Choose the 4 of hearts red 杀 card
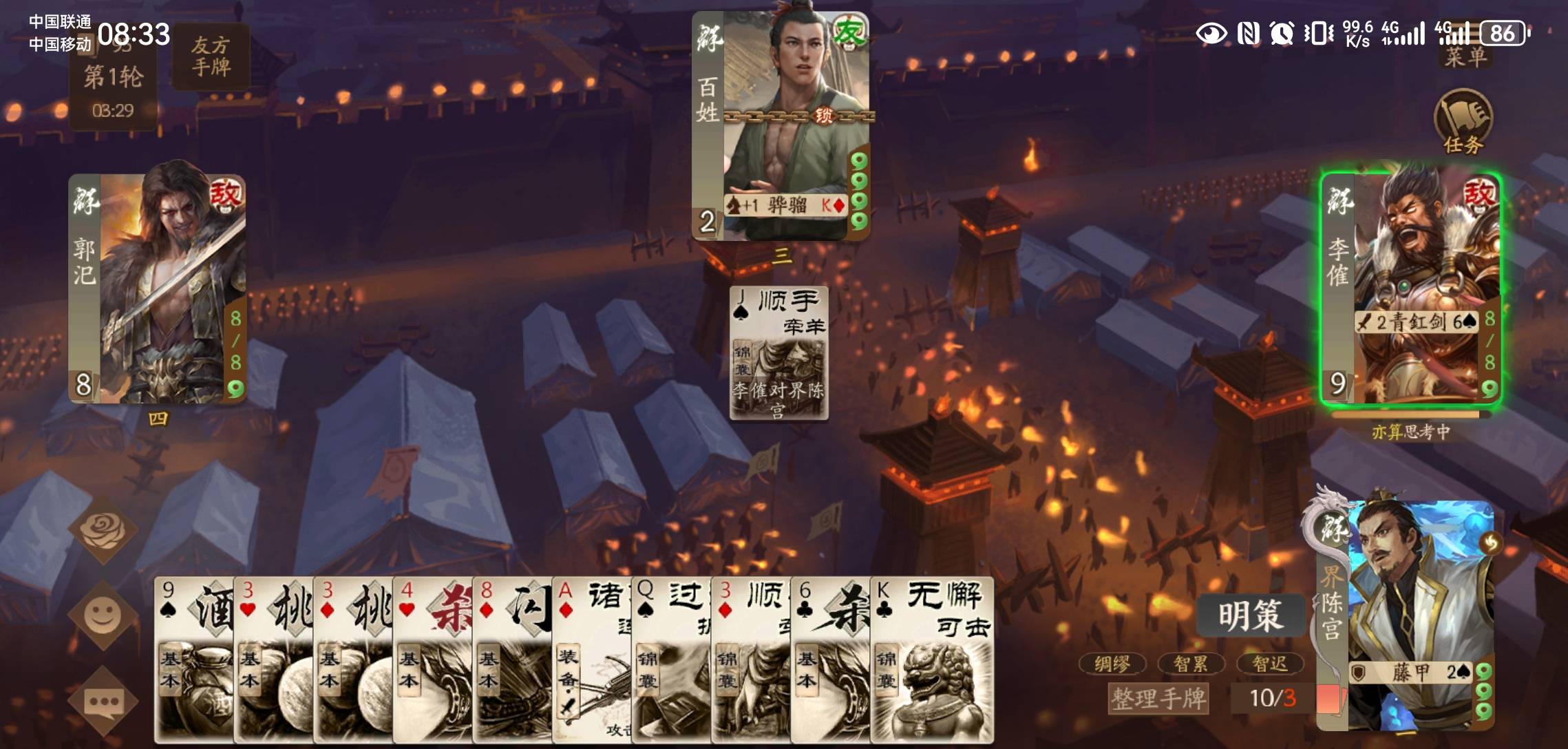The image size is (1568, 749). click(432, 660)
